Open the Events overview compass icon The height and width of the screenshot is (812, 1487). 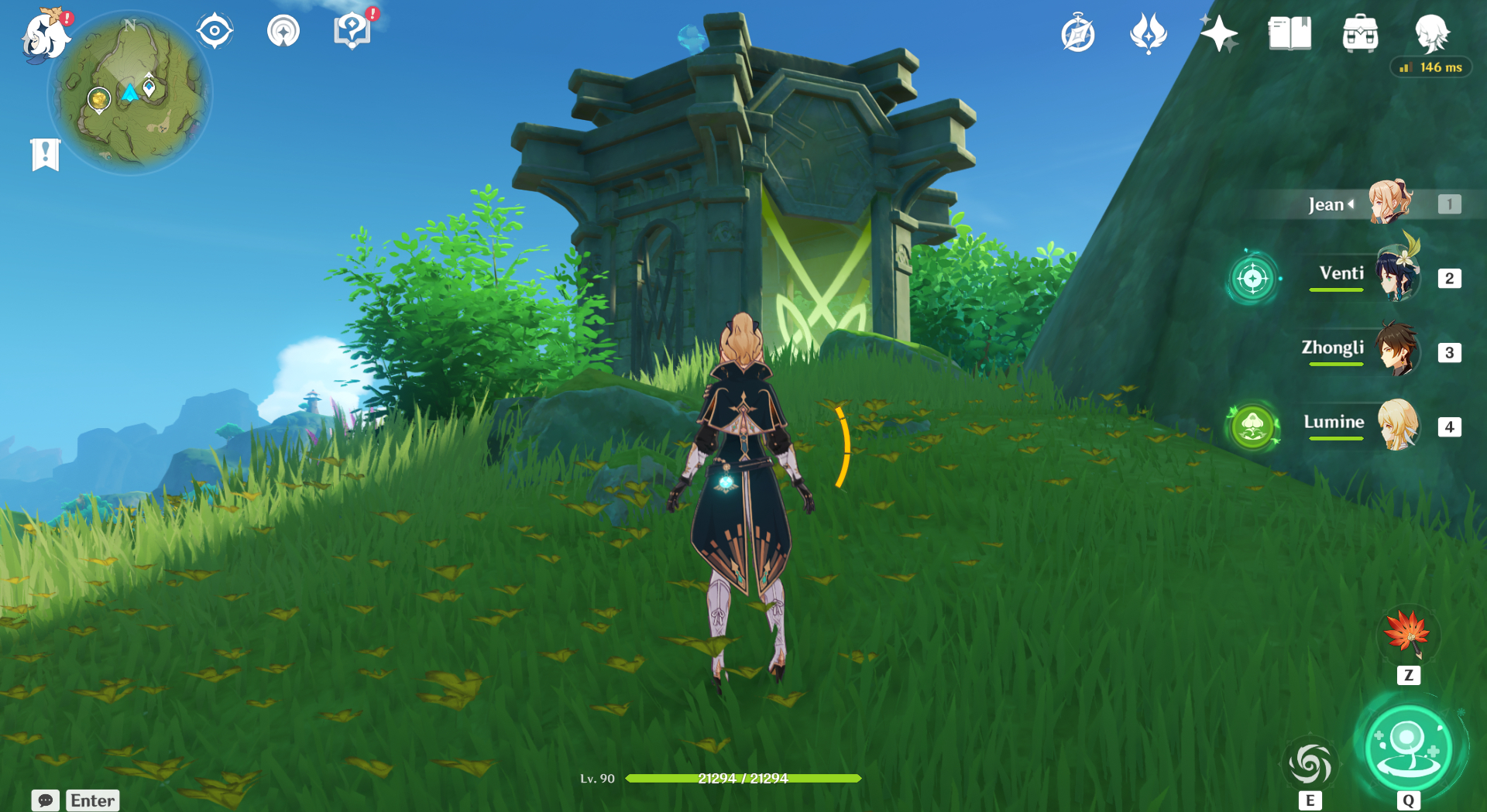[x=1078, y=33]
